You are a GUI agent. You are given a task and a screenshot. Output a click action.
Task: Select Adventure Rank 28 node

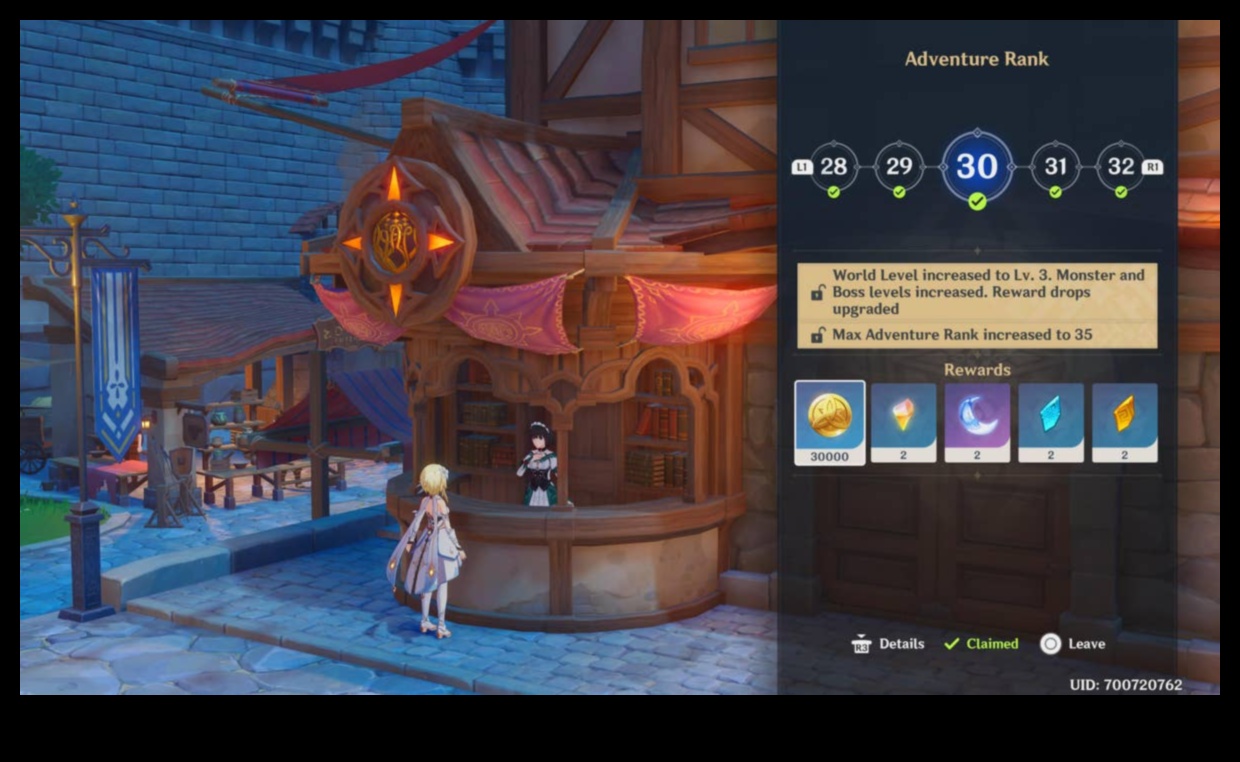[833, 166]
